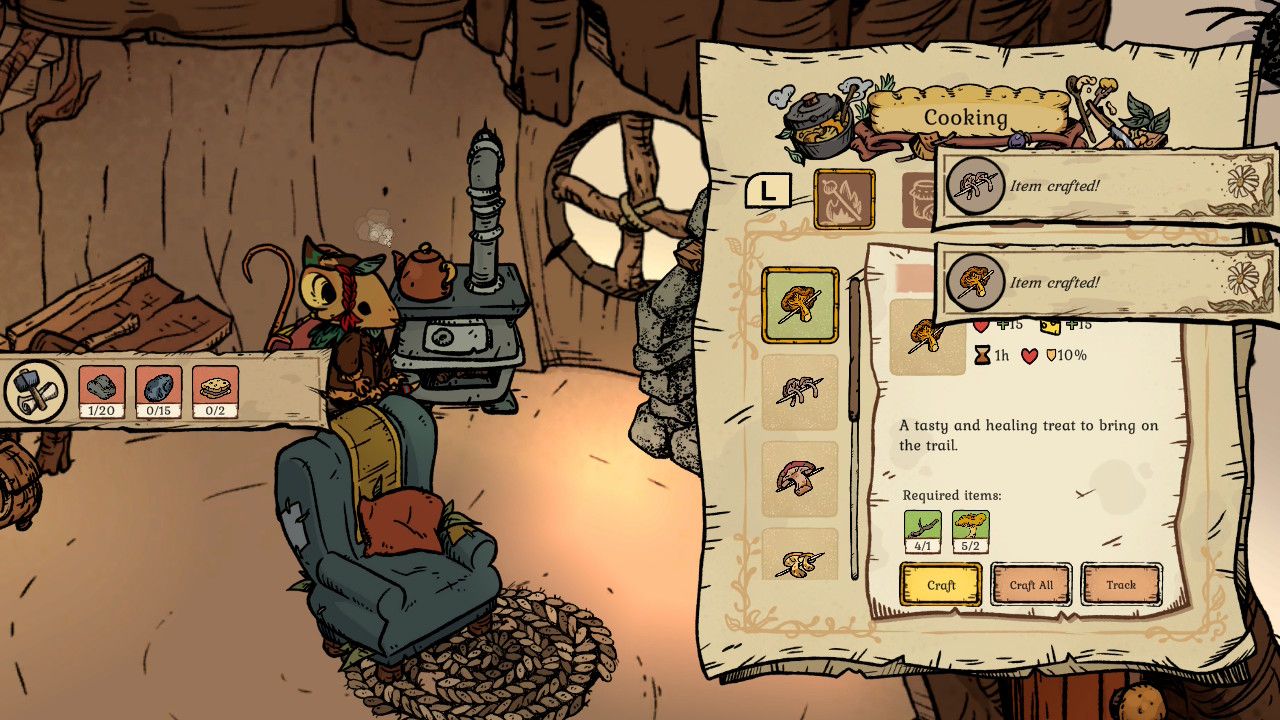Switch to the campfire roasting tab

844,199
